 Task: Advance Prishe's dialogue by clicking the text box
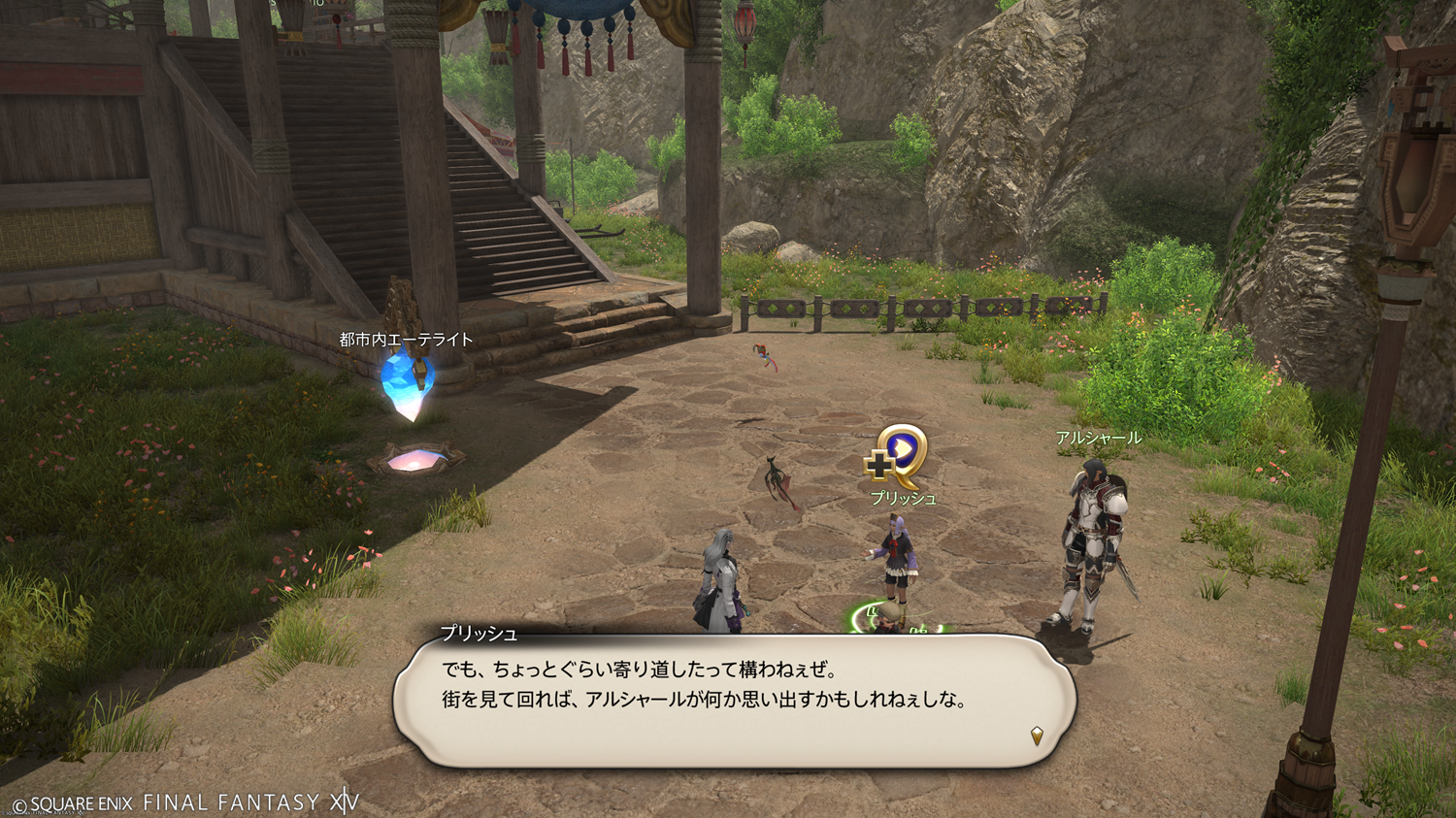734,701
